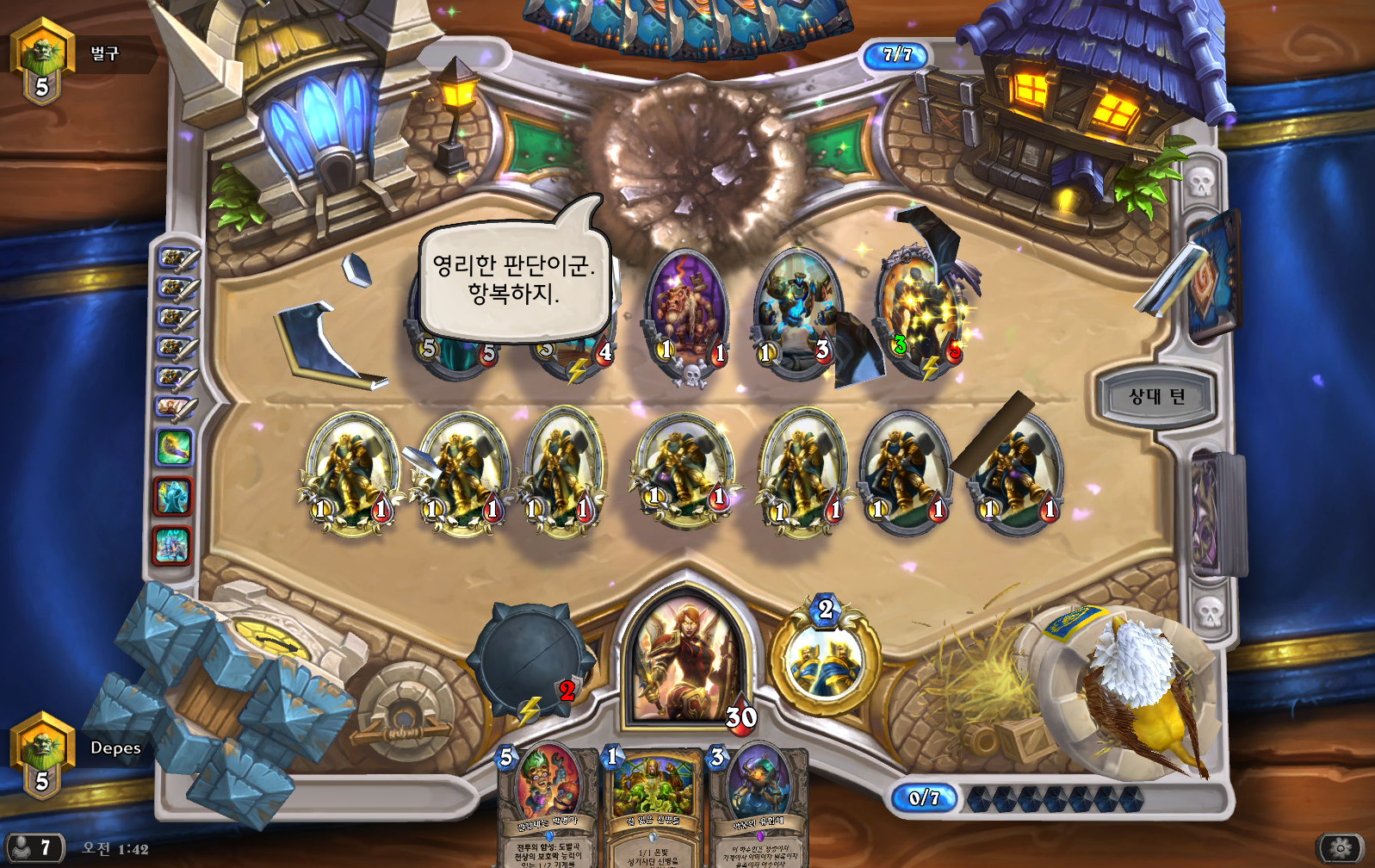
Task: Open the friends list showing 7
Action: click(x=33, y=848)
